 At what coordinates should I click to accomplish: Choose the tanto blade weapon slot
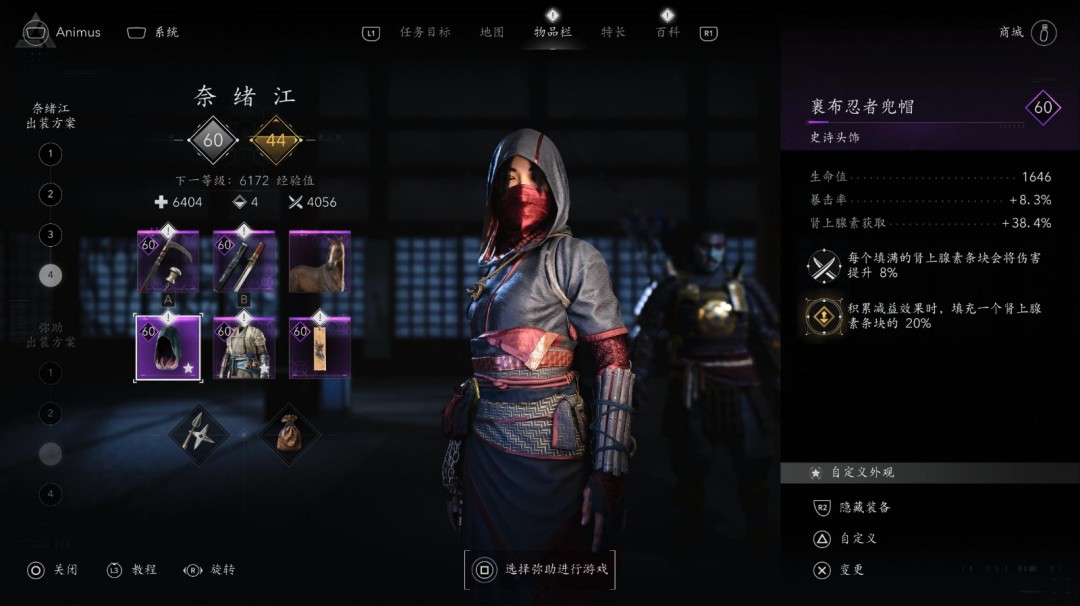tap(244, 261)
